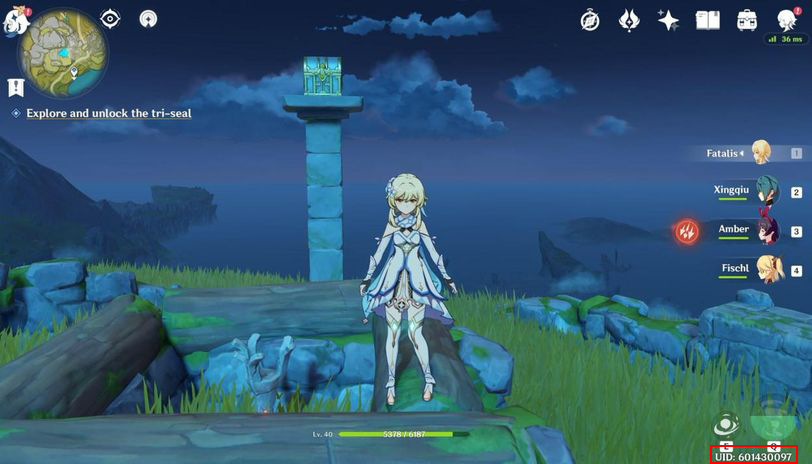Open the quest log exclamation icon
The width and height of the screenshot is (812, 464).
(16, 88)
